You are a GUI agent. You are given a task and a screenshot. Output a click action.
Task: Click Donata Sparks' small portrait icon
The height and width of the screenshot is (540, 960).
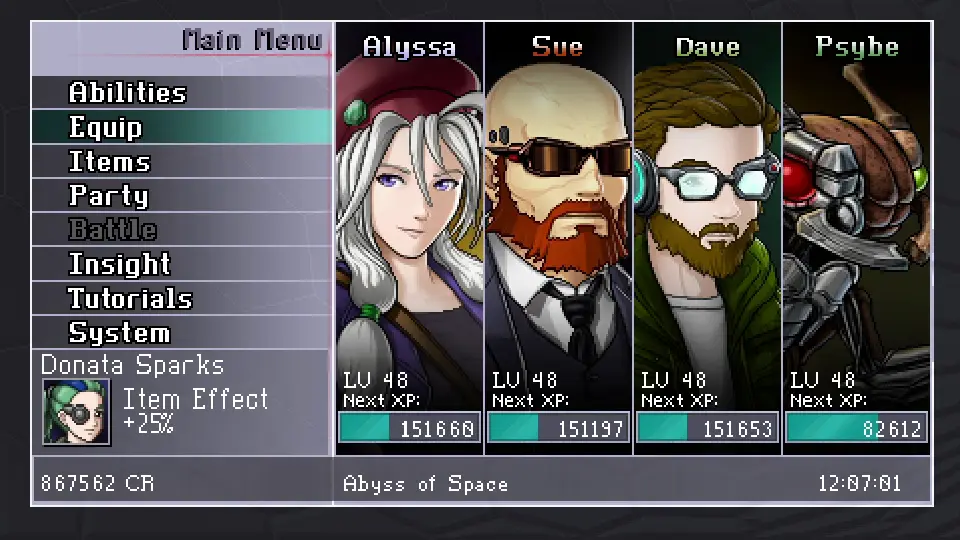click(77, 411)
